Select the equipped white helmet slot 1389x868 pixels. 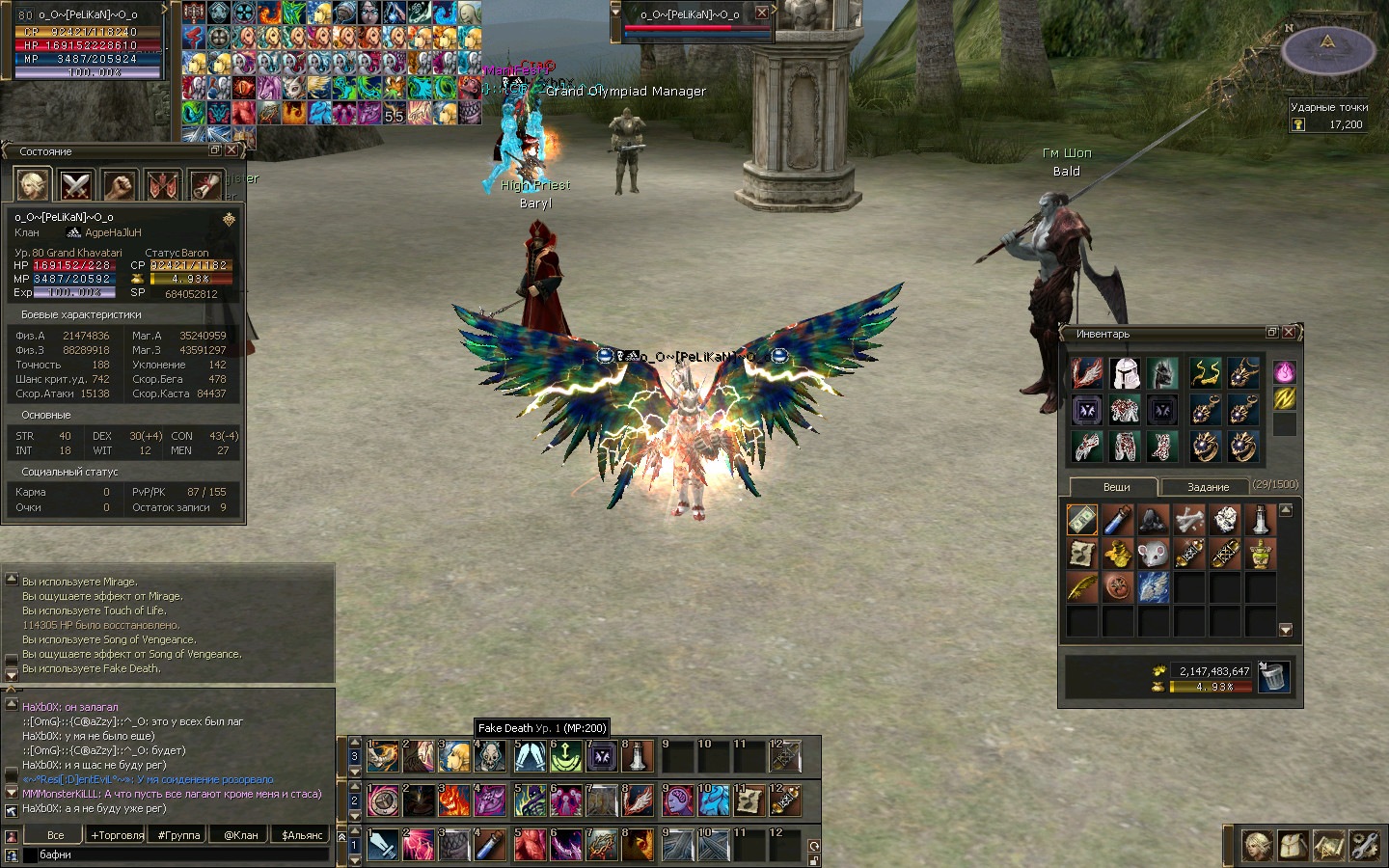1125,373
